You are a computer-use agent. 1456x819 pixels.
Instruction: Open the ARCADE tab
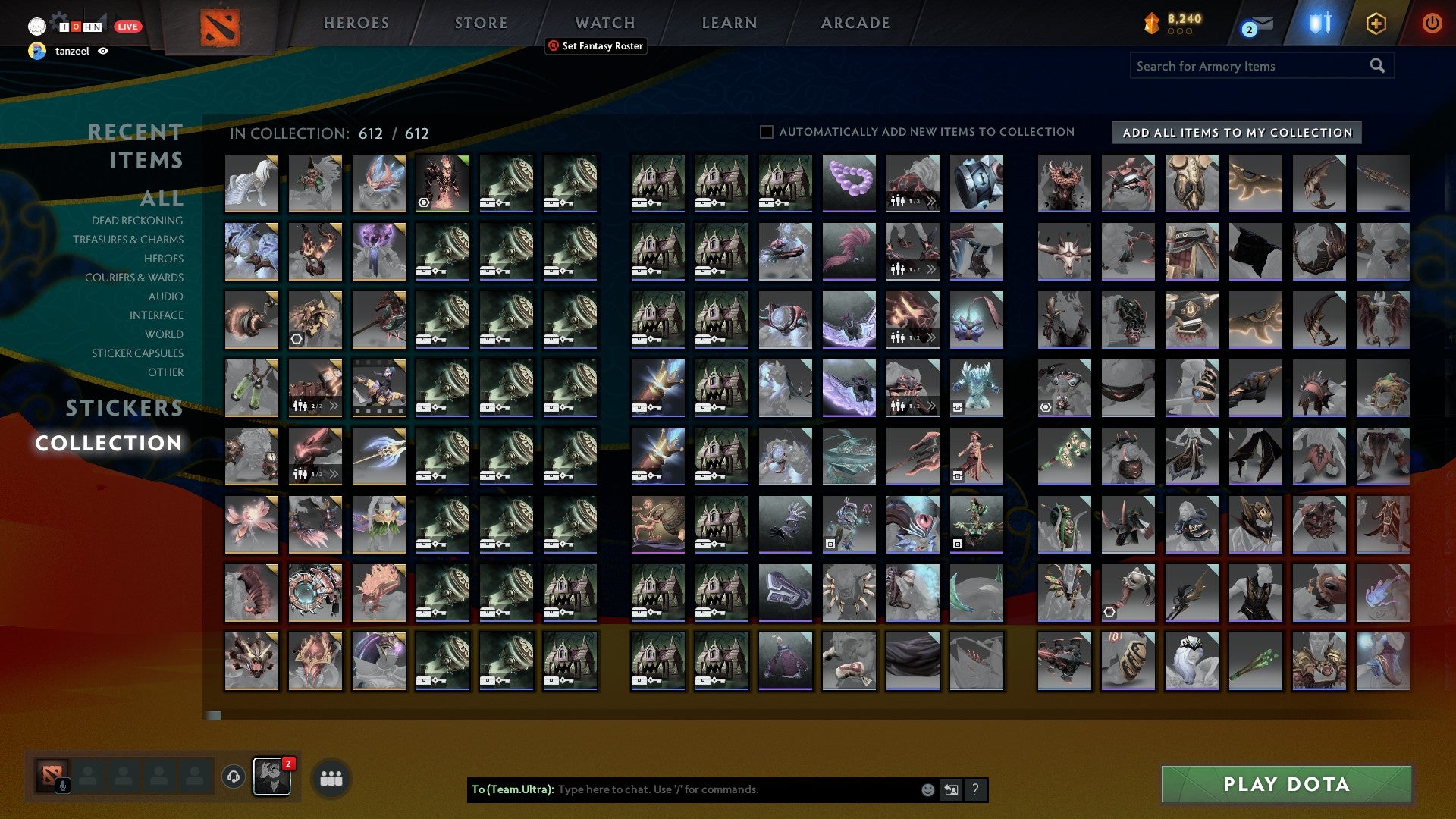(854, 23)
